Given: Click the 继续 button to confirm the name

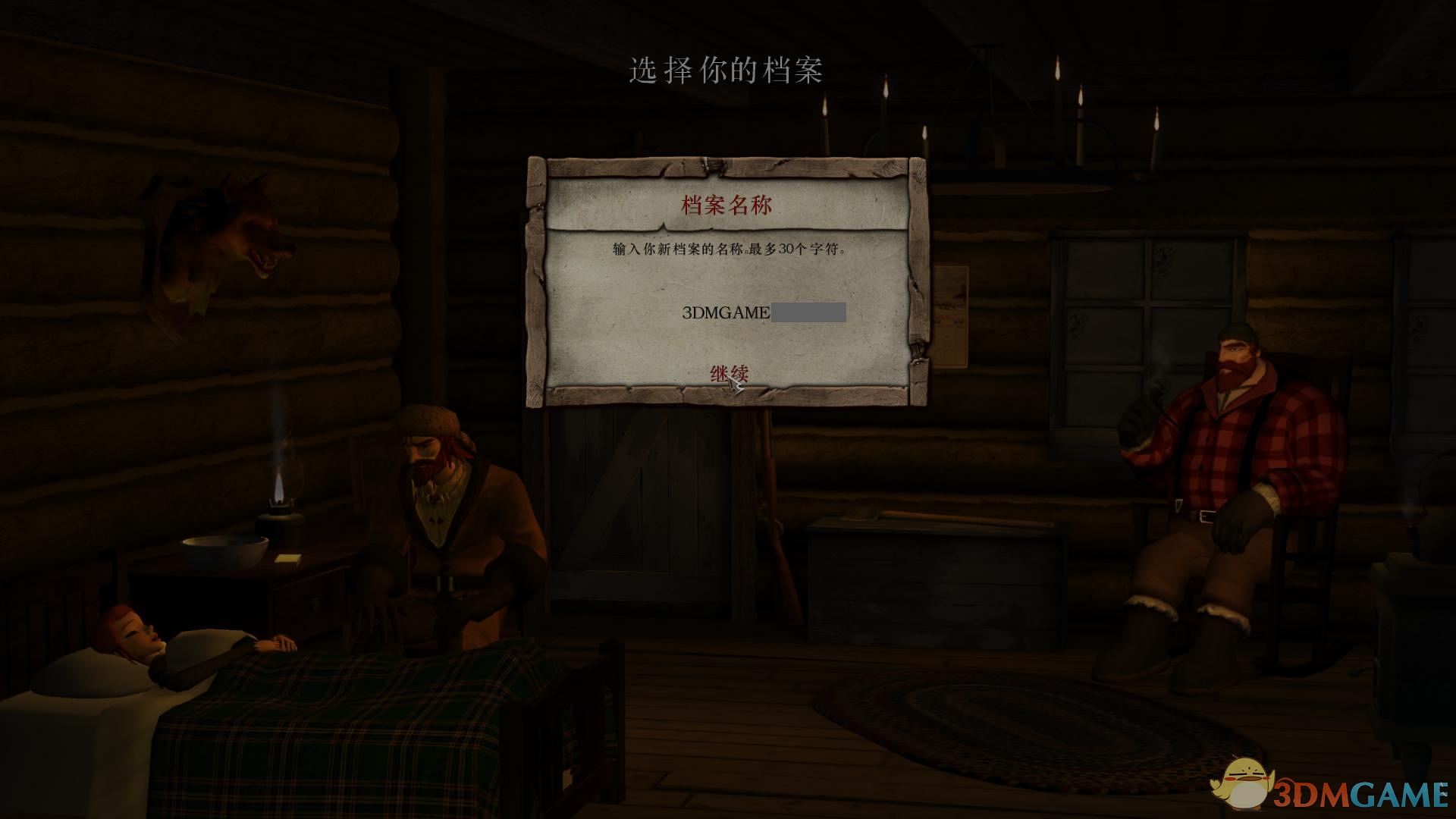Looking at the screenshot, I should [x=730, y=372].
